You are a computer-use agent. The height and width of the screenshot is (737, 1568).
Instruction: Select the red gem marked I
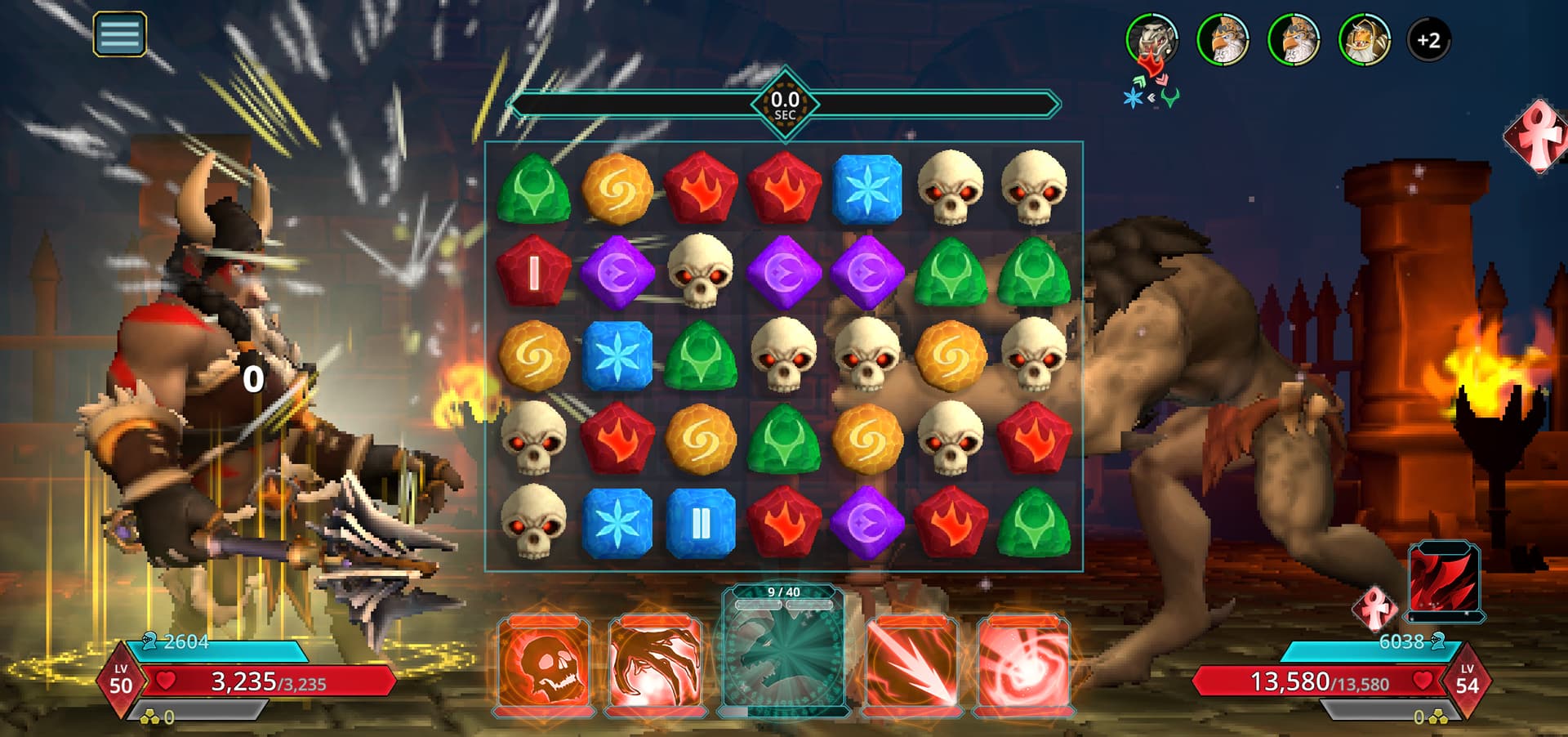click(x=534, y=273)
